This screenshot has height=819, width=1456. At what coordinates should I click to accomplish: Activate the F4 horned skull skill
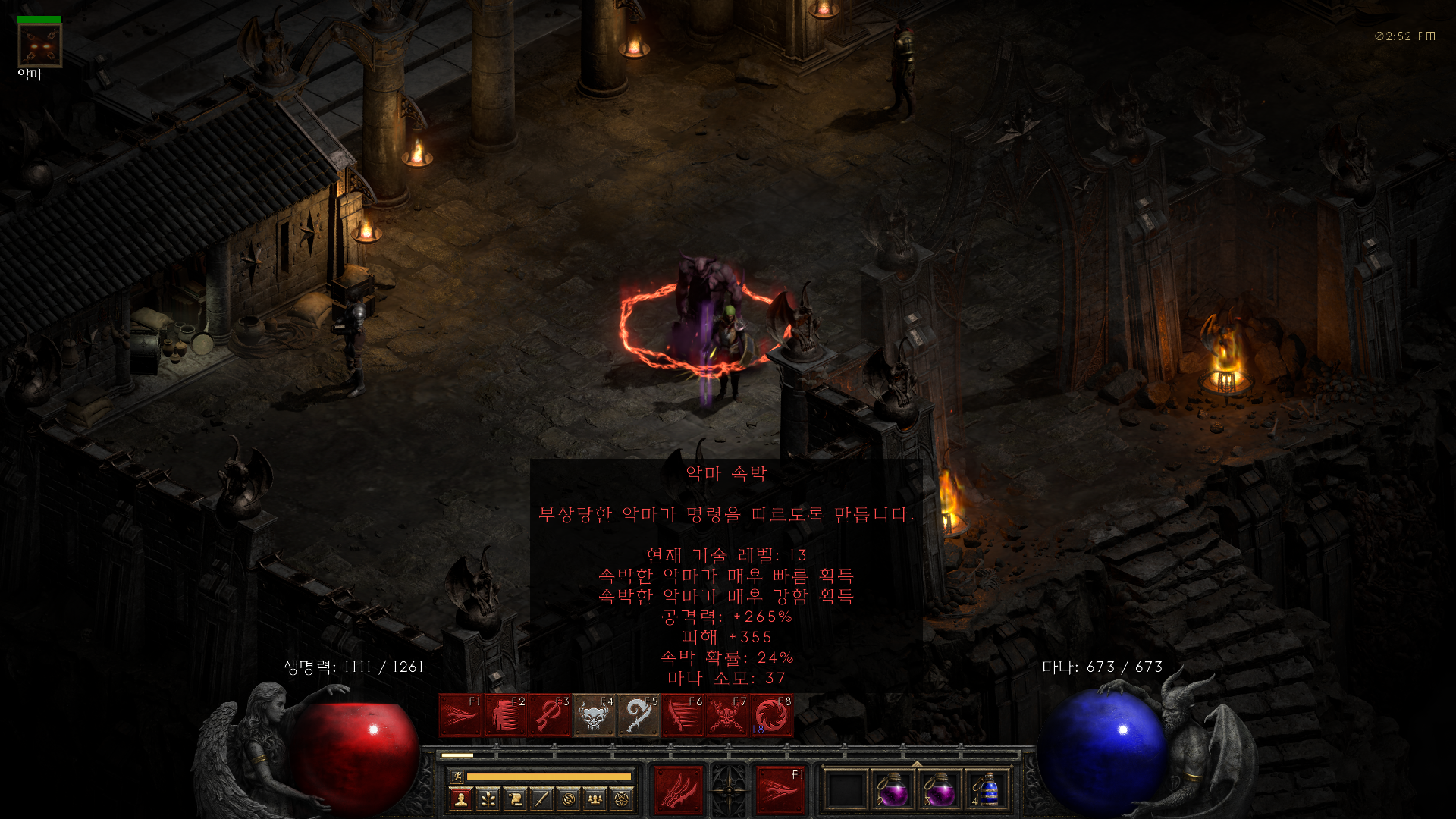point(594,715)
